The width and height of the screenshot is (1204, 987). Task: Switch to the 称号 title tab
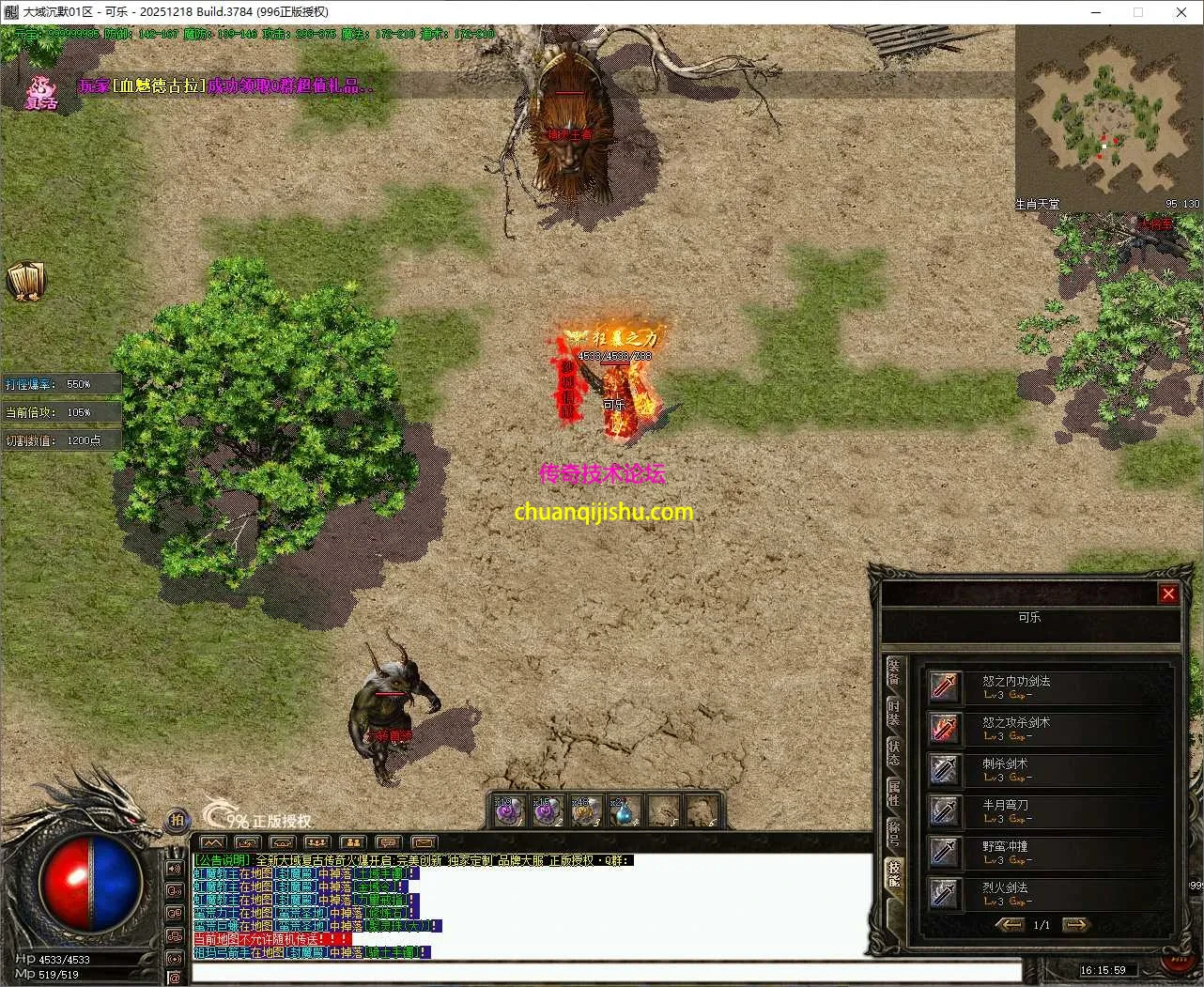click(x=893, y=832)
